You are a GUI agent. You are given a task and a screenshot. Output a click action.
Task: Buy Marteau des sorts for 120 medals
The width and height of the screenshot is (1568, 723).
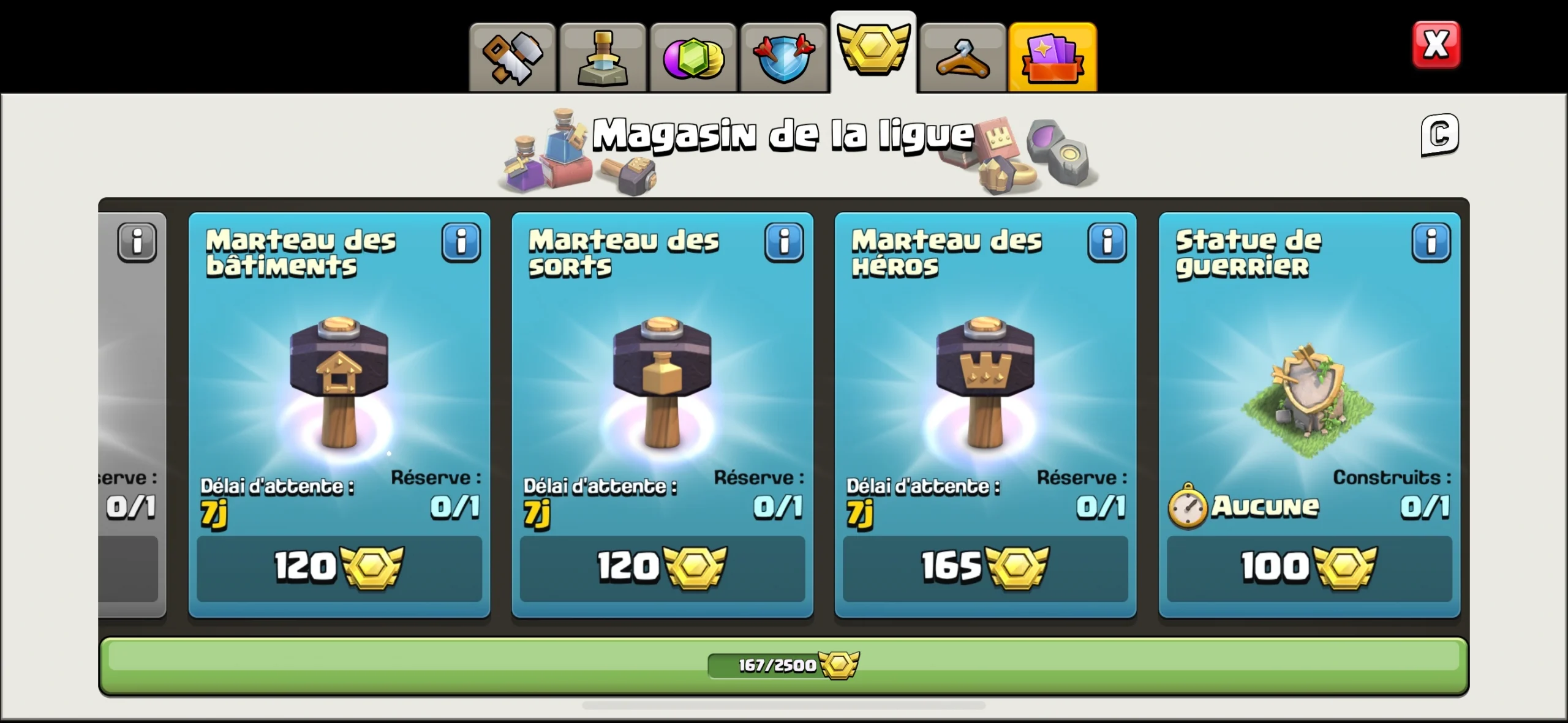click(x=663, y=568)
